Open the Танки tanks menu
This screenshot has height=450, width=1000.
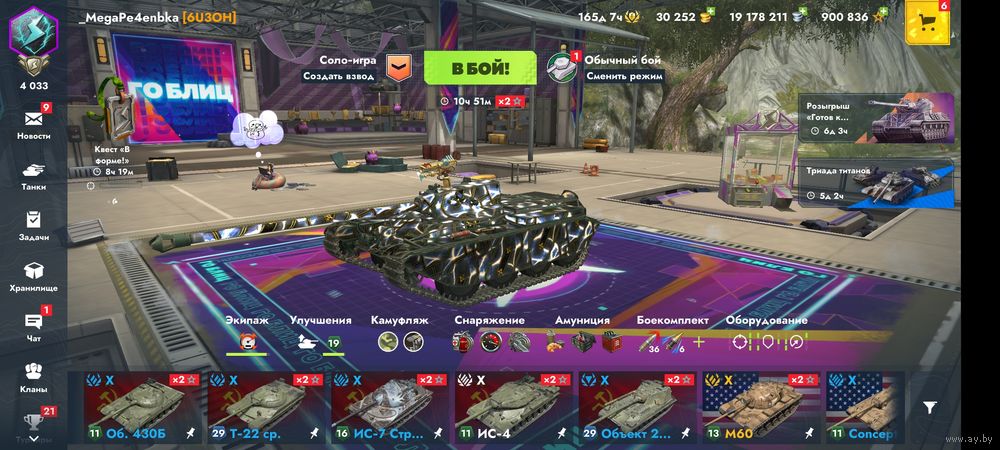tap(33, 174)
